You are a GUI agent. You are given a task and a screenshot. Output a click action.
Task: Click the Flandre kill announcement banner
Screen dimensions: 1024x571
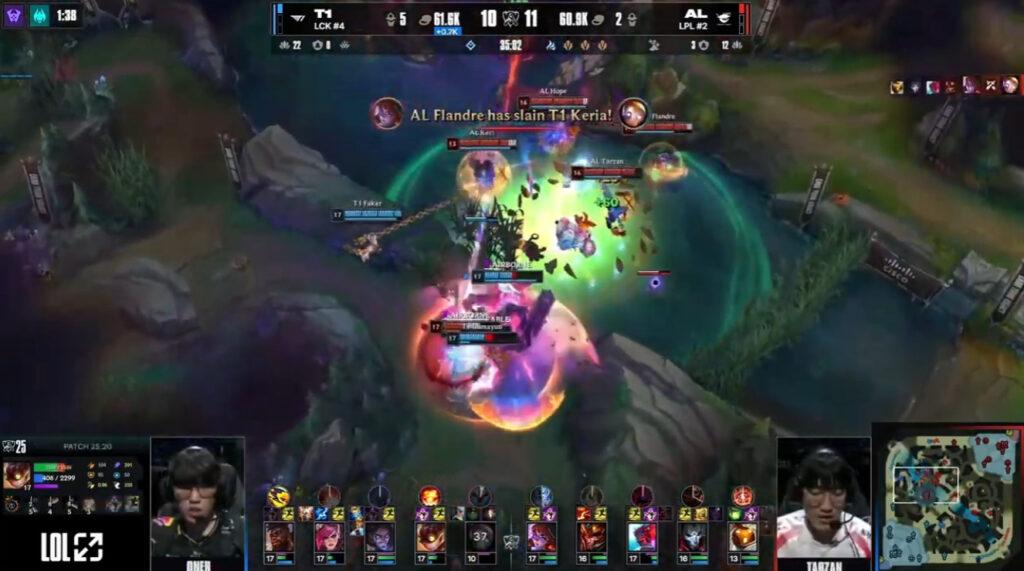click(x=510, y=114)
